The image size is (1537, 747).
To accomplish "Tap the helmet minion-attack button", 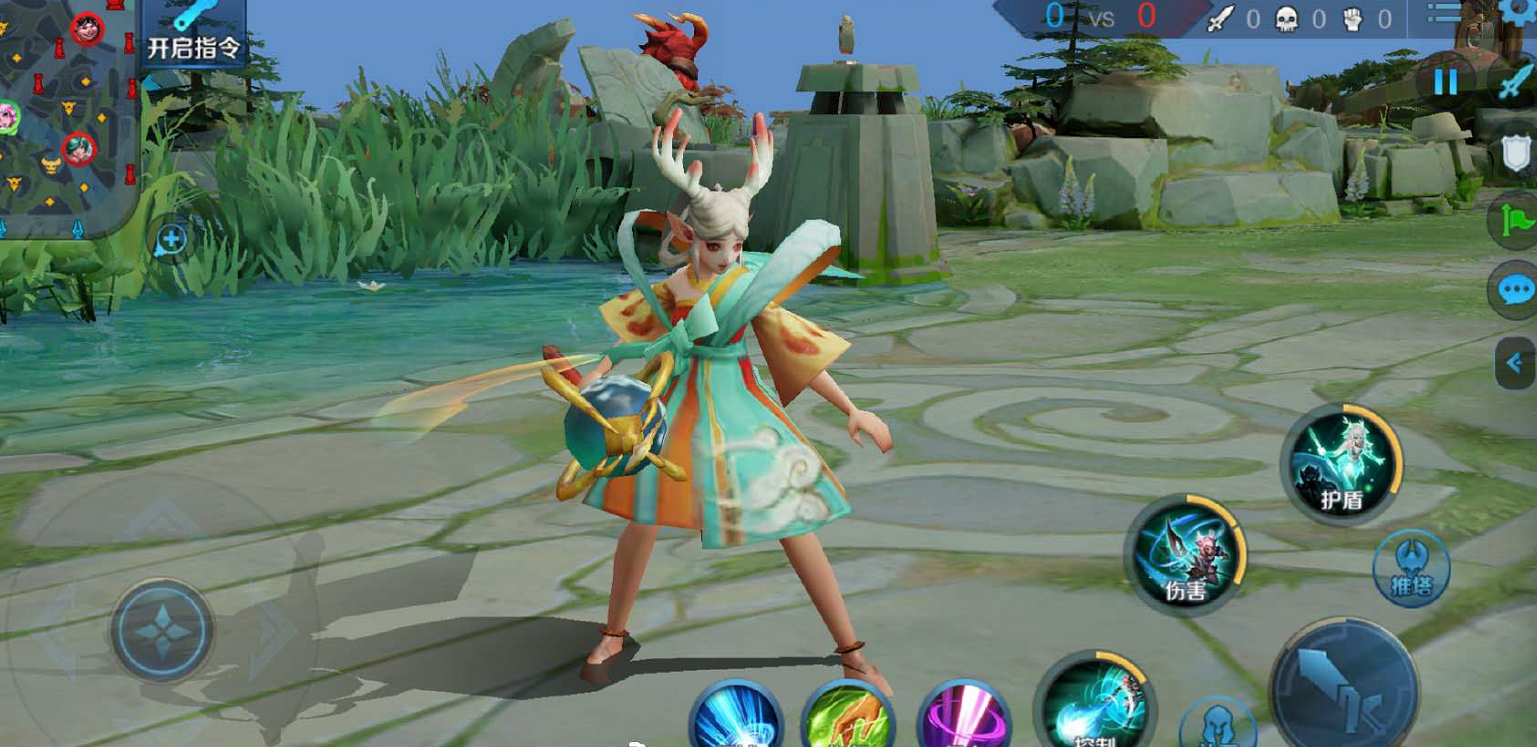I will 1217,725.
